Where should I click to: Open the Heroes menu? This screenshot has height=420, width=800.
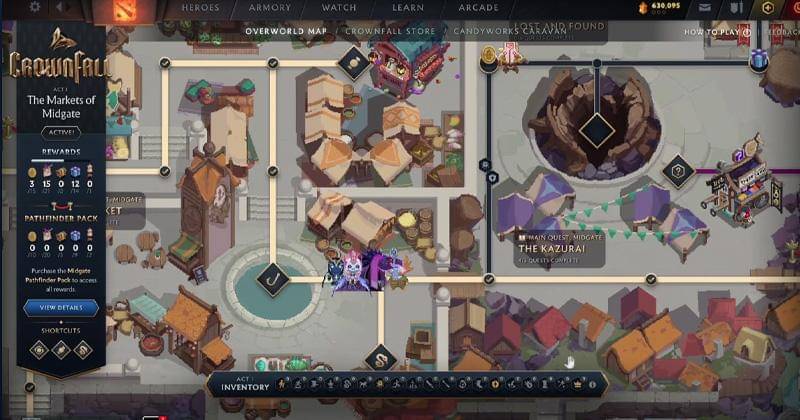coord(200,7)
